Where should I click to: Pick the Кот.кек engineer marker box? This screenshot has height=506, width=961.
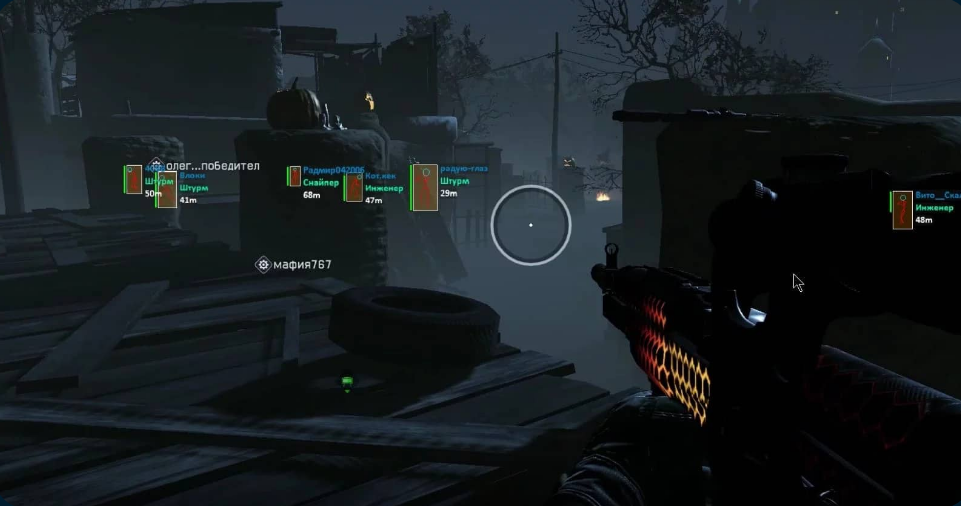(x=354, y=187)
